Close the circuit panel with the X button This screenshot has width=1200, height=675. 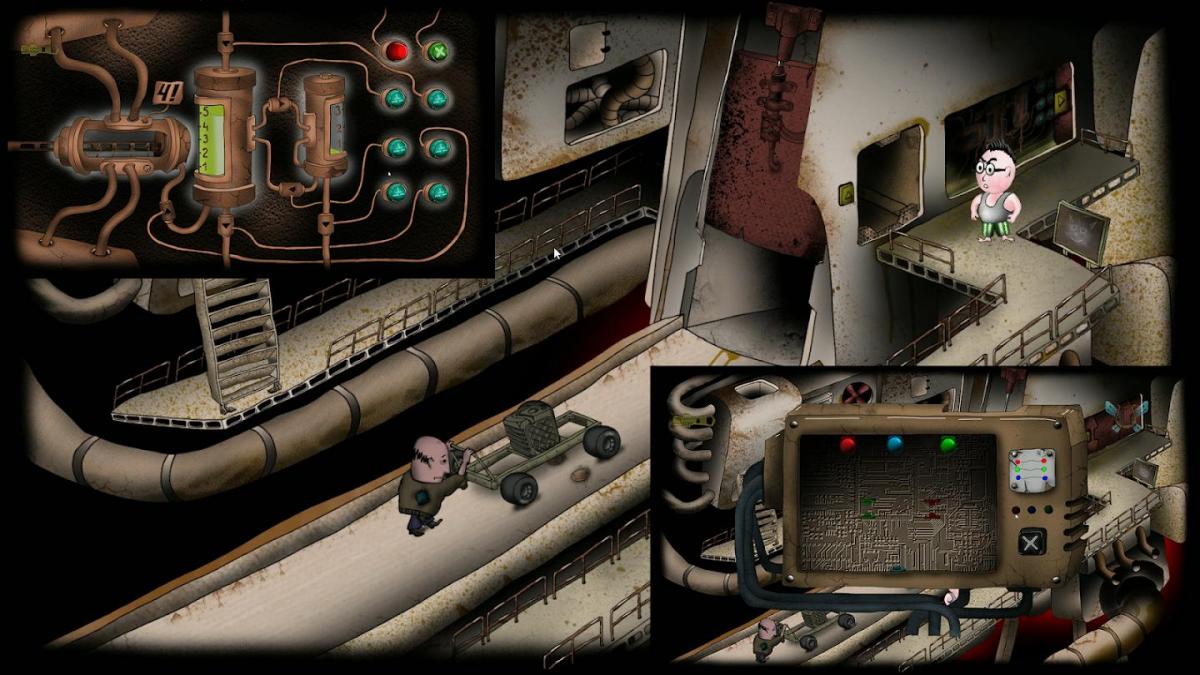point(1030,544)
